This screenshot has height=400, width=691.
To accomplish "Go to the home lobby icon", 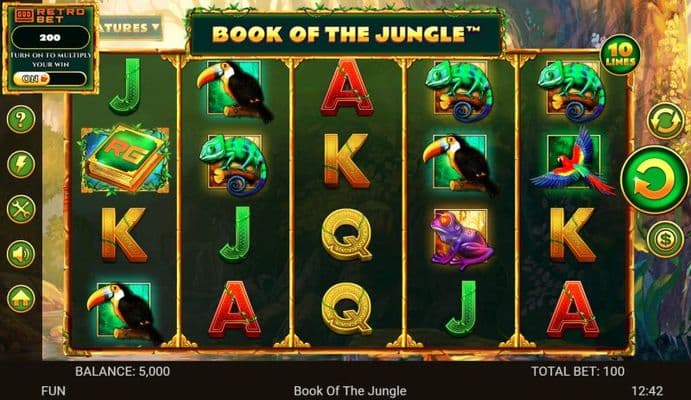I will click(x=21, y=298).
